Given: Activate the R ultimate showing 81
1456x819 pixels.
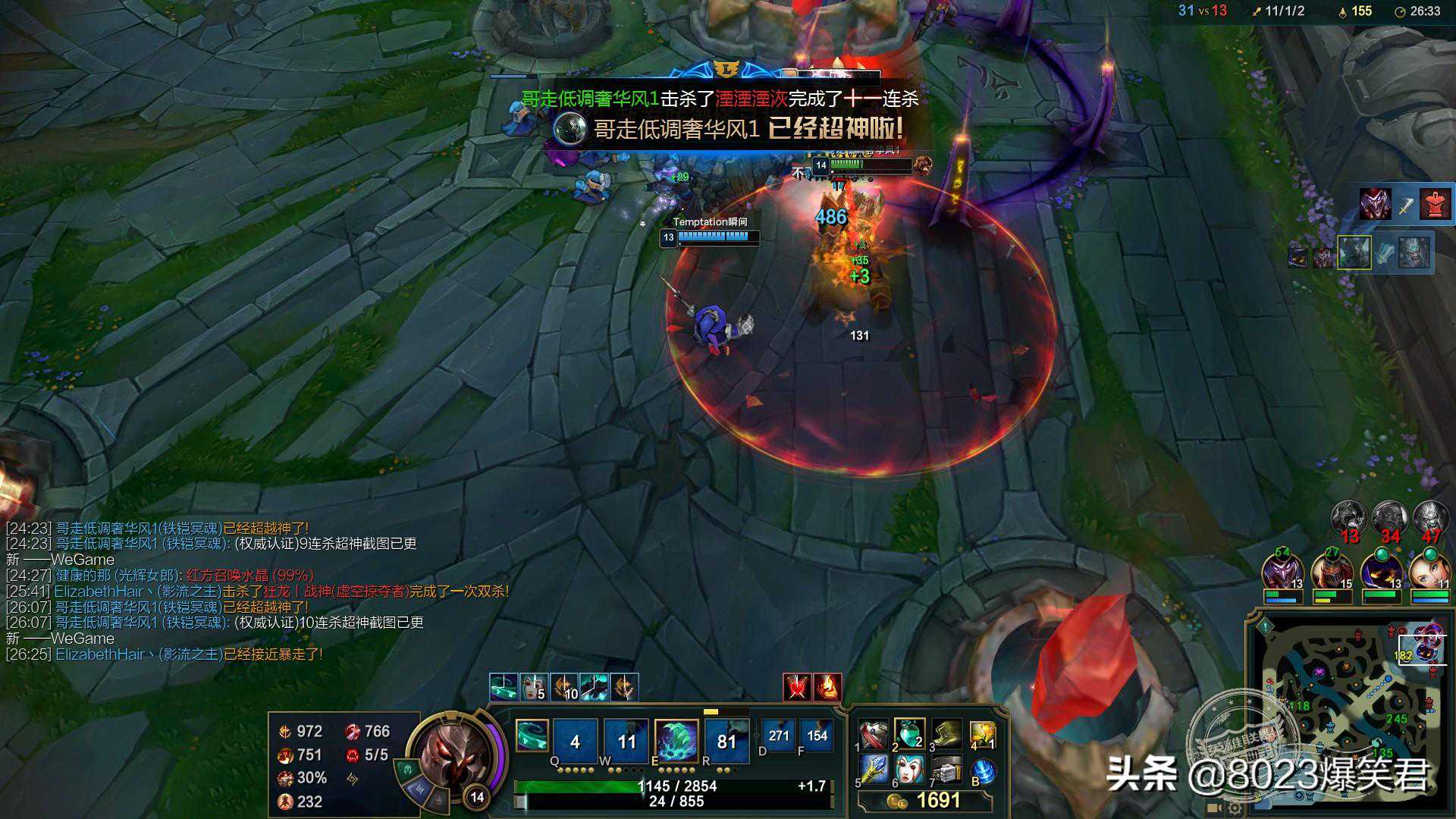Looking at the screenshot, I should pyautogui.click(x=726, y=740).
